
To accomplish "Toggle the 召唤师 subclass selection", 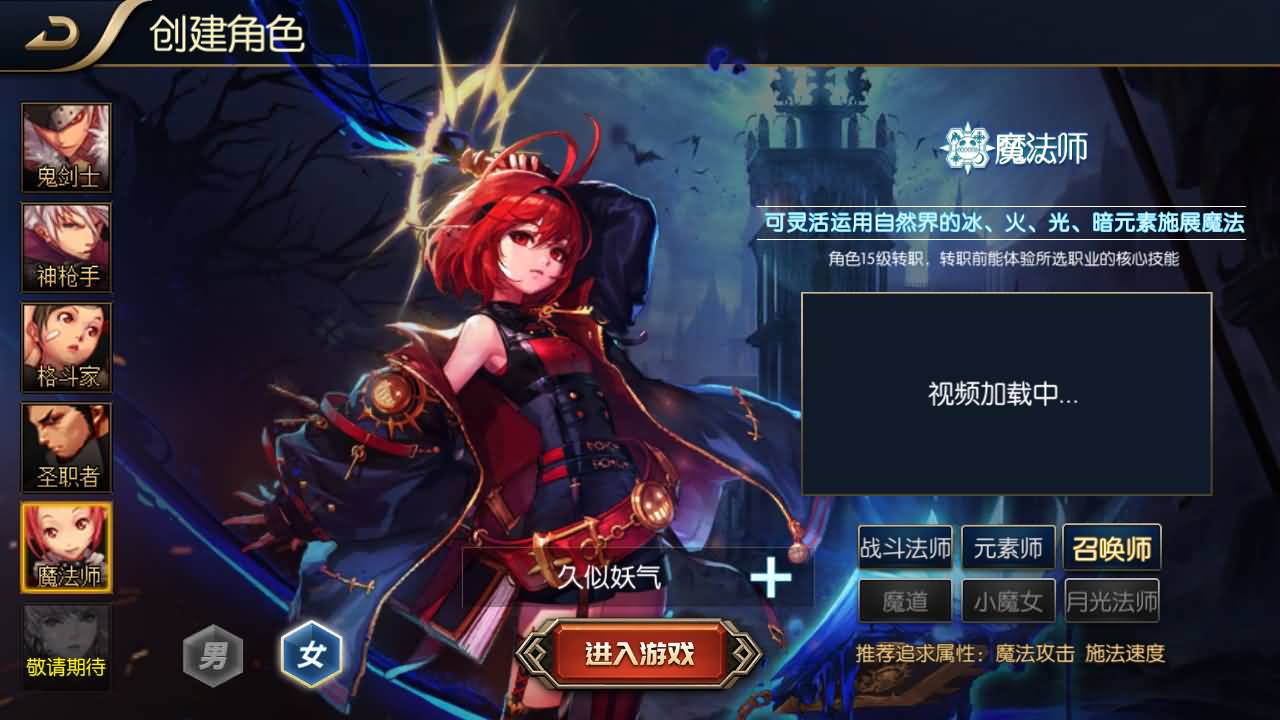I will point(1114,547).
